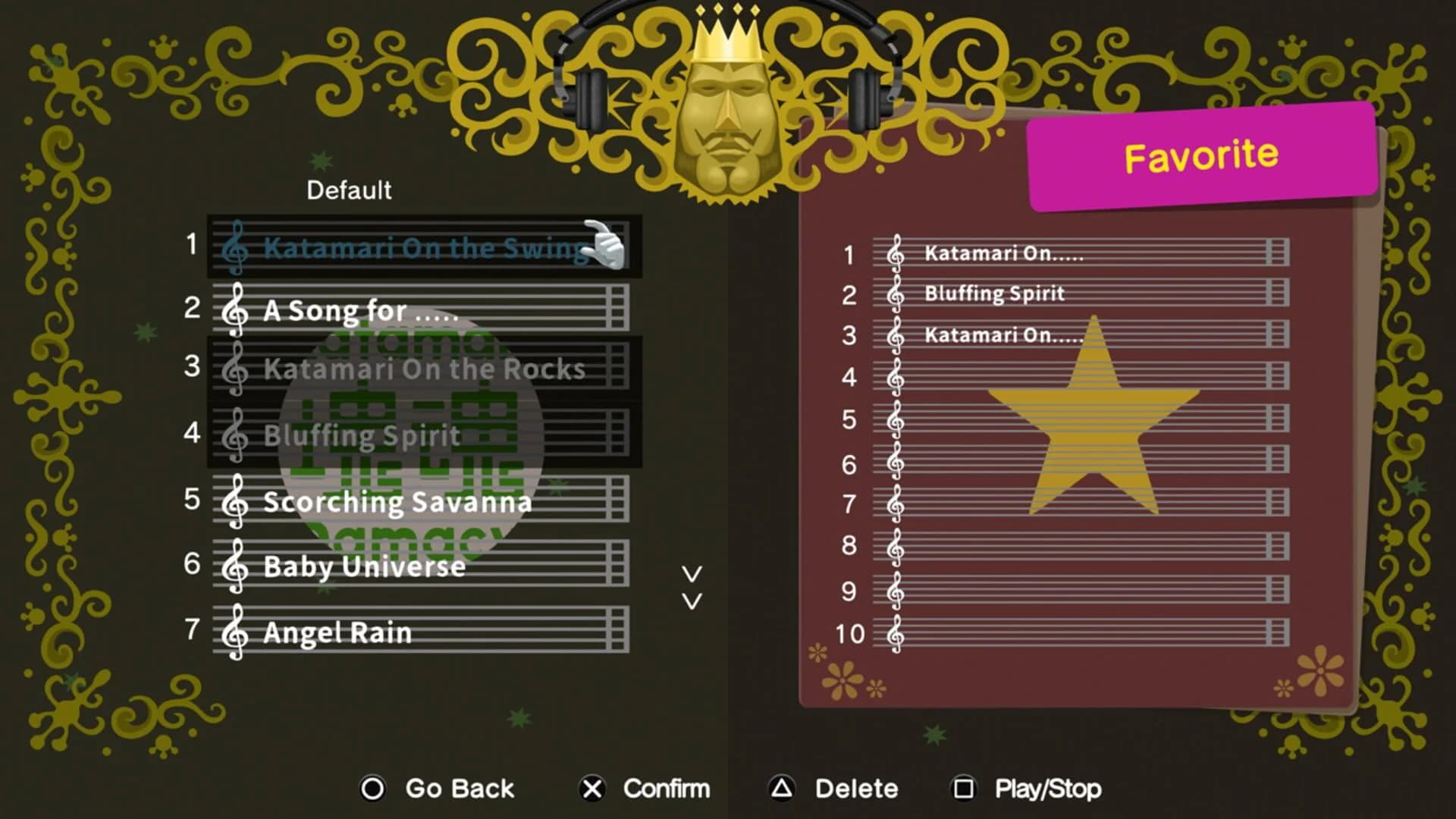Choose Baby Universe from the song list
This screenshot has height=819, width=1456.
click(364, 566)
